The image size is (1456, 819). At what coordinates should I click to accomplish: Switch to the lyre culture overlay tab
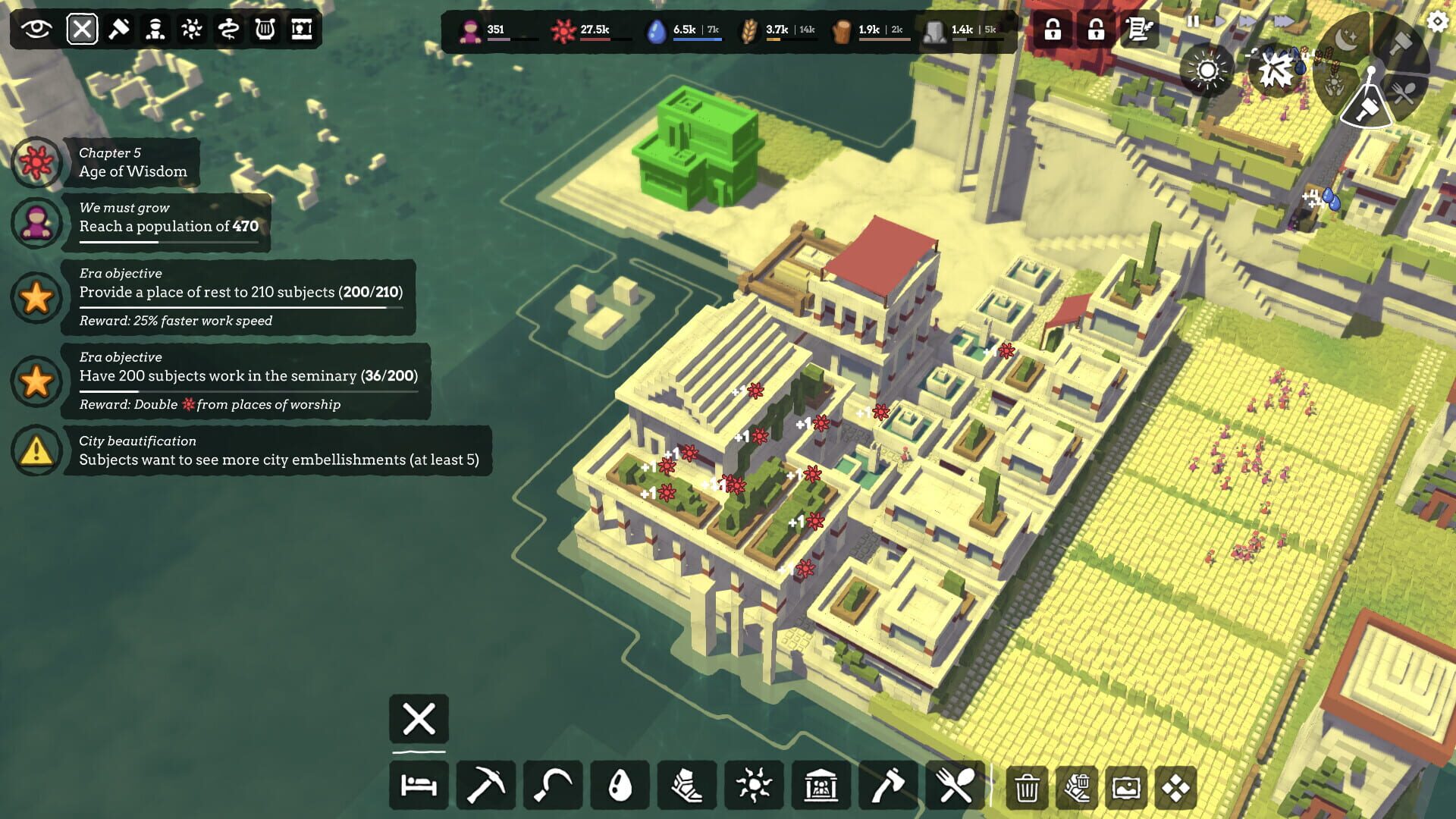point(264,29)
